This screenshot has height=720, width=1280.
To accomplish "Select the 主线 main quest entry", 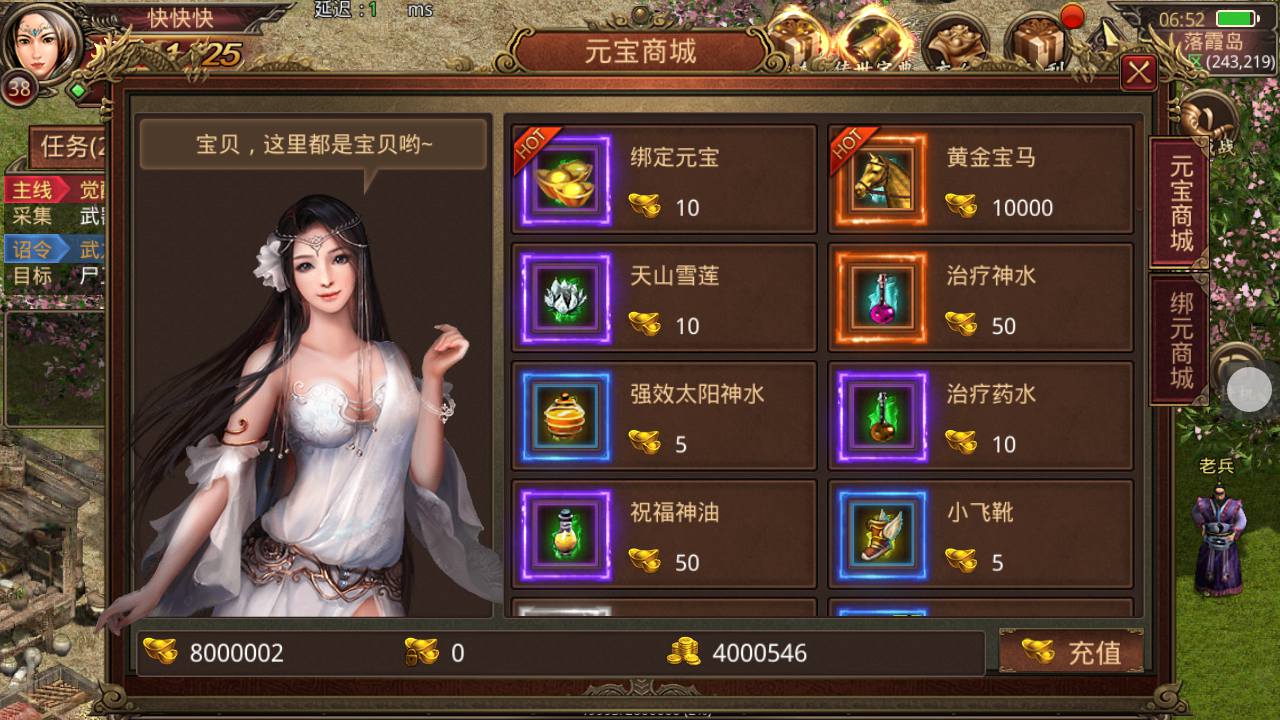I will click(38, 190).
